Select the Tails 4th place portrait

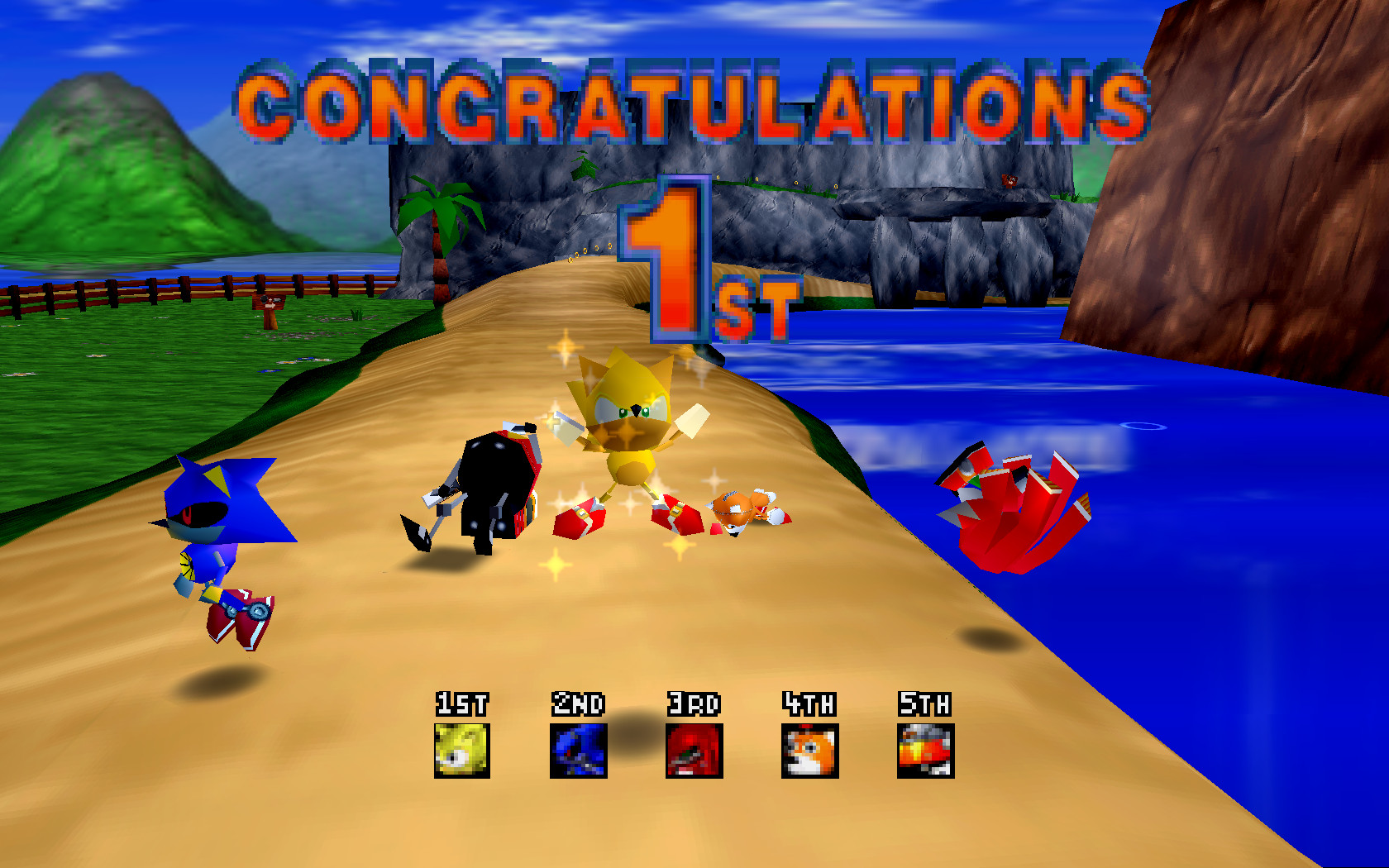[810, 751]
